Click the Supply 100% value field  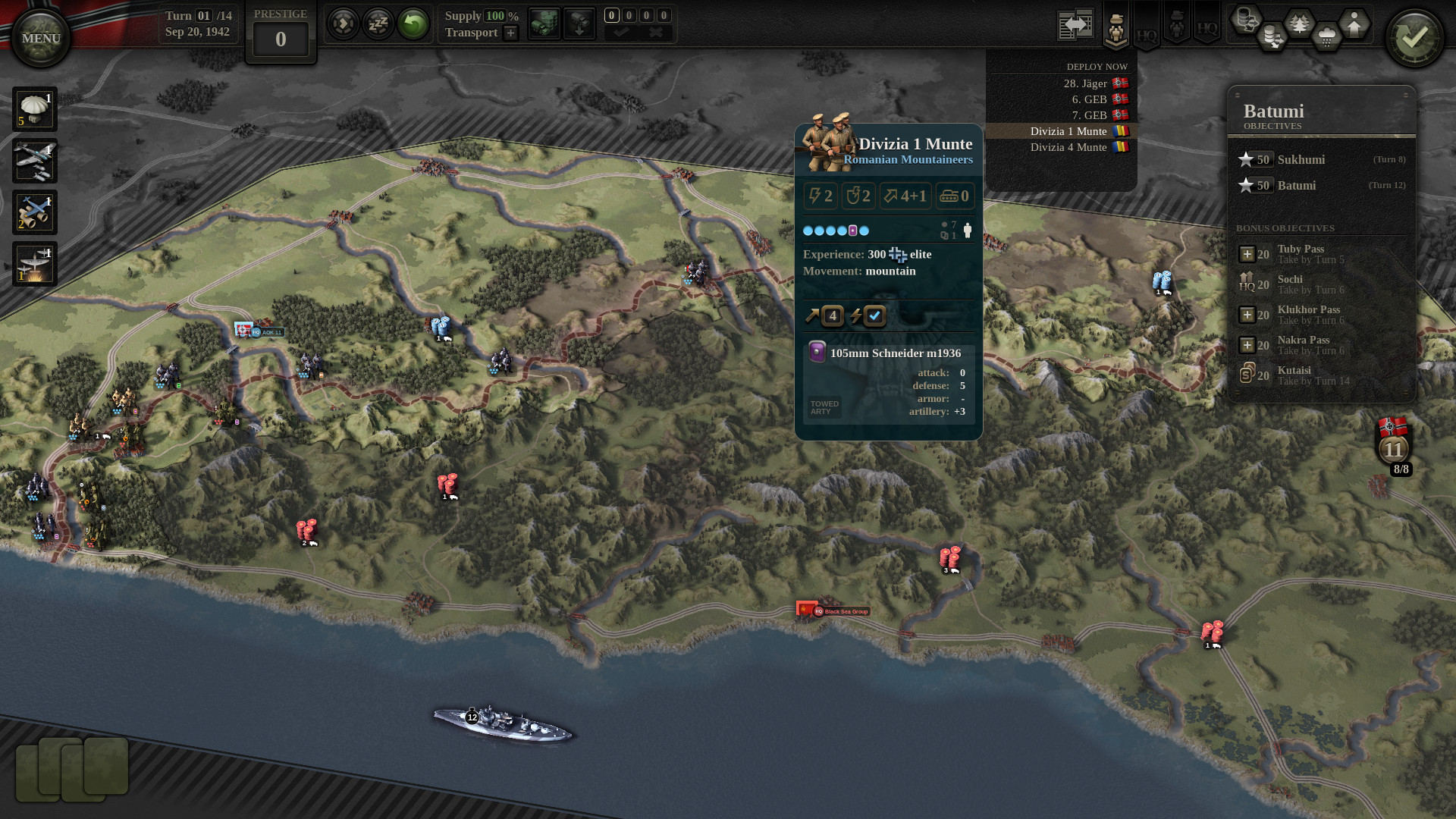[x=495, y=16]
